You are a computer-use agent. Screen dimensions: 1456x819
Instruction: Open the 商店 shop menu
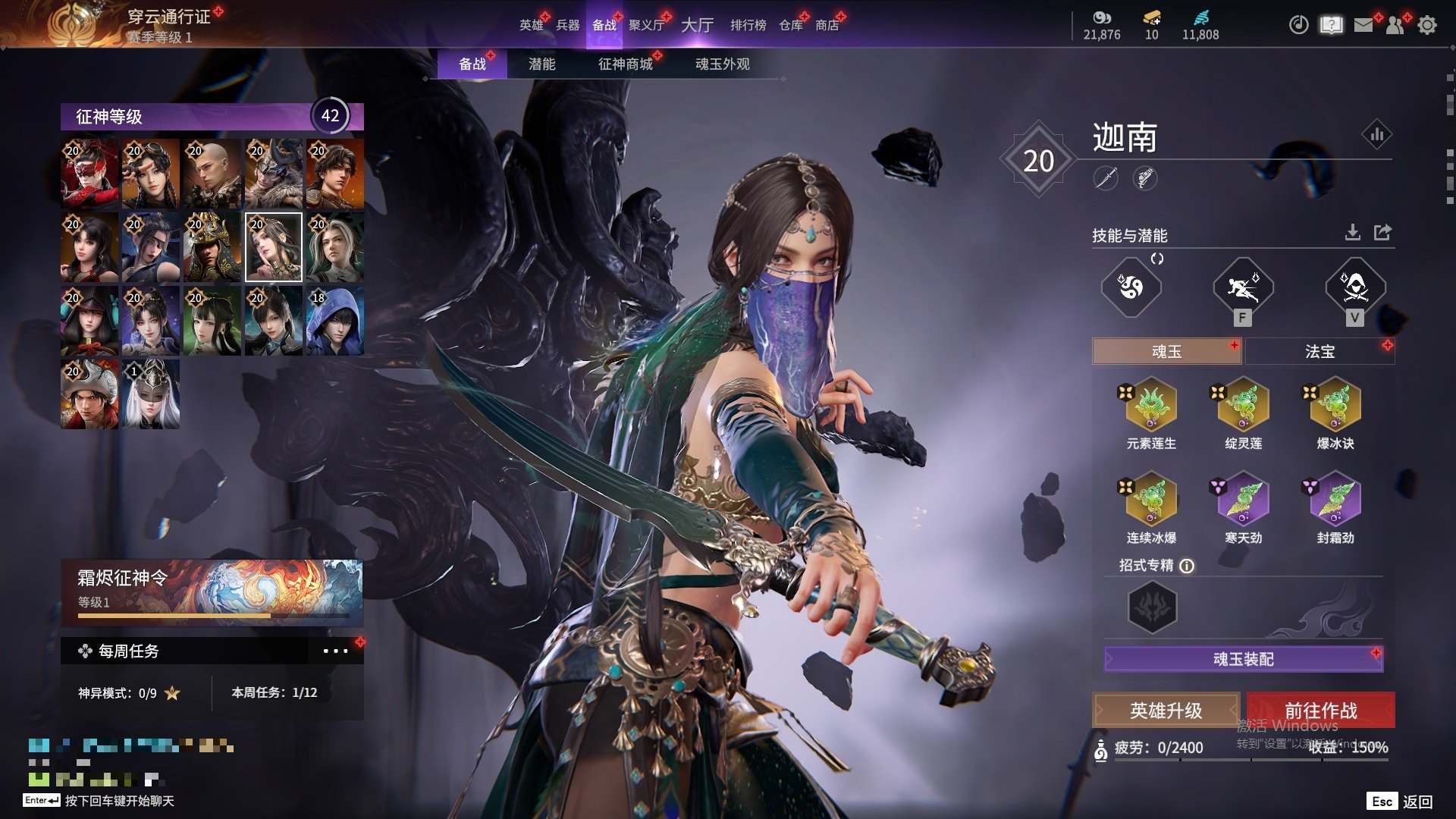[x=827, y=25]
